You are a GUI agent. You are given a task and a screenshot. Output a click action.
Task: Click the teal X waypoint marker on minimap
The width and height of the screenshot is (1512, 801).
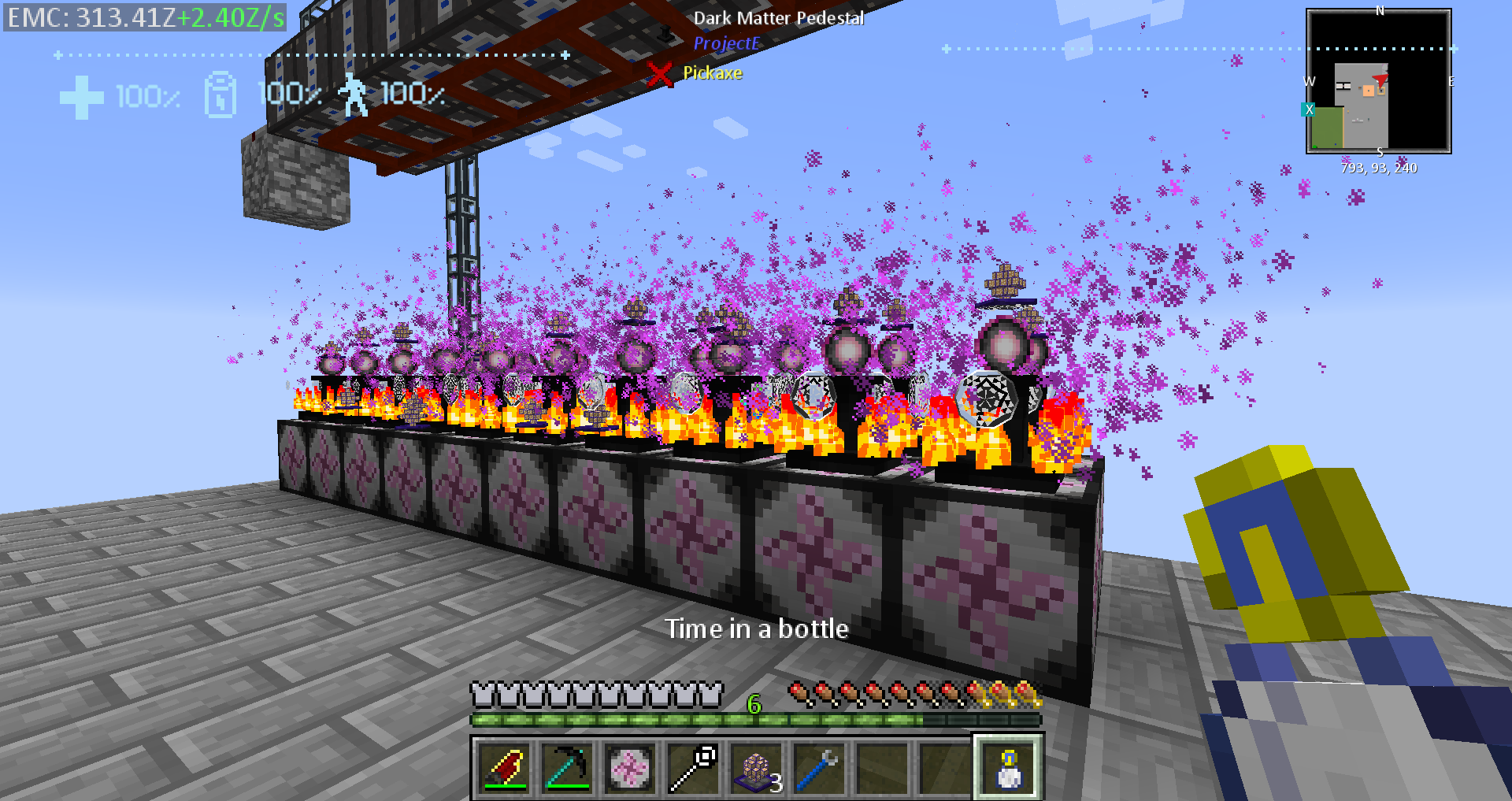1309,109
